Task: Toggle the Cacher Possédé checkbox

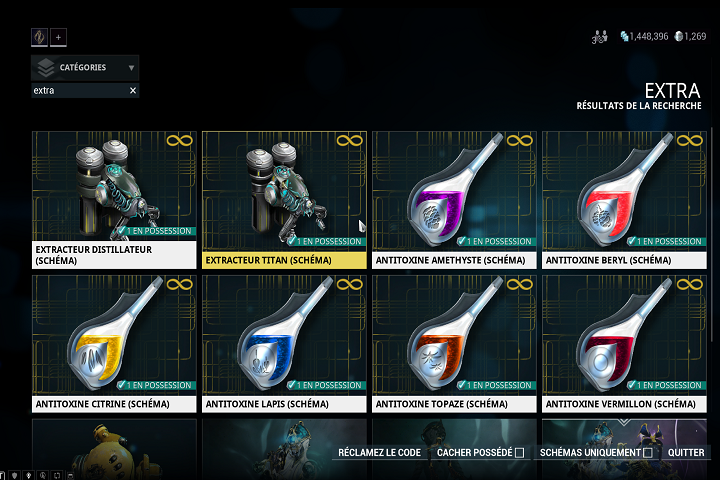Action: point(519,453)
